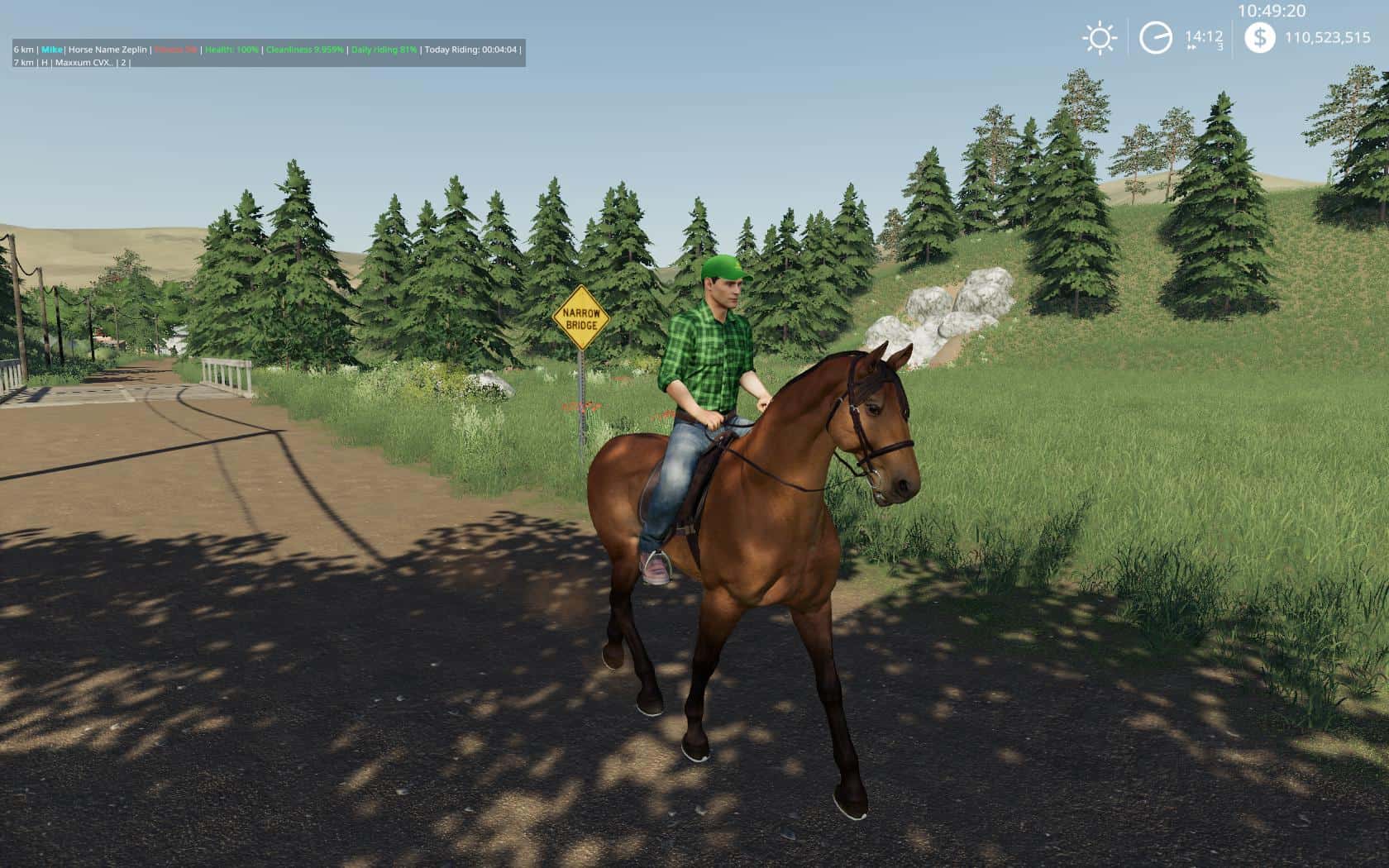Click the sun weather icon
The width and height of the screenshot is (1389, 868).
(x=1099, y=38)
